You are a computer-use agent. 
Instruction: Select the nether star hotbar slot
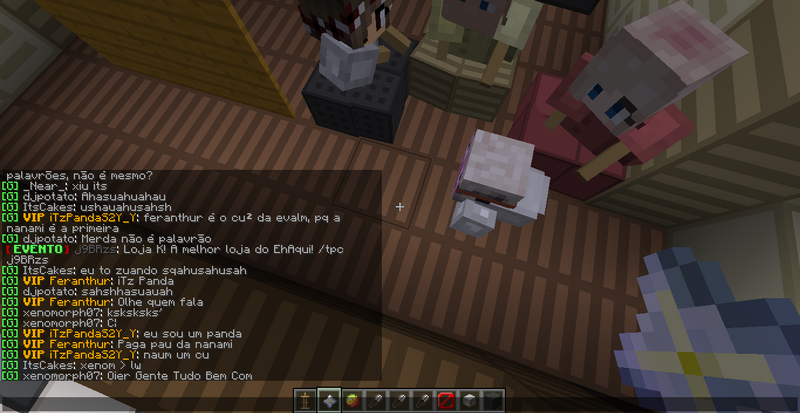pyautogui.click(x=329, y=401)
